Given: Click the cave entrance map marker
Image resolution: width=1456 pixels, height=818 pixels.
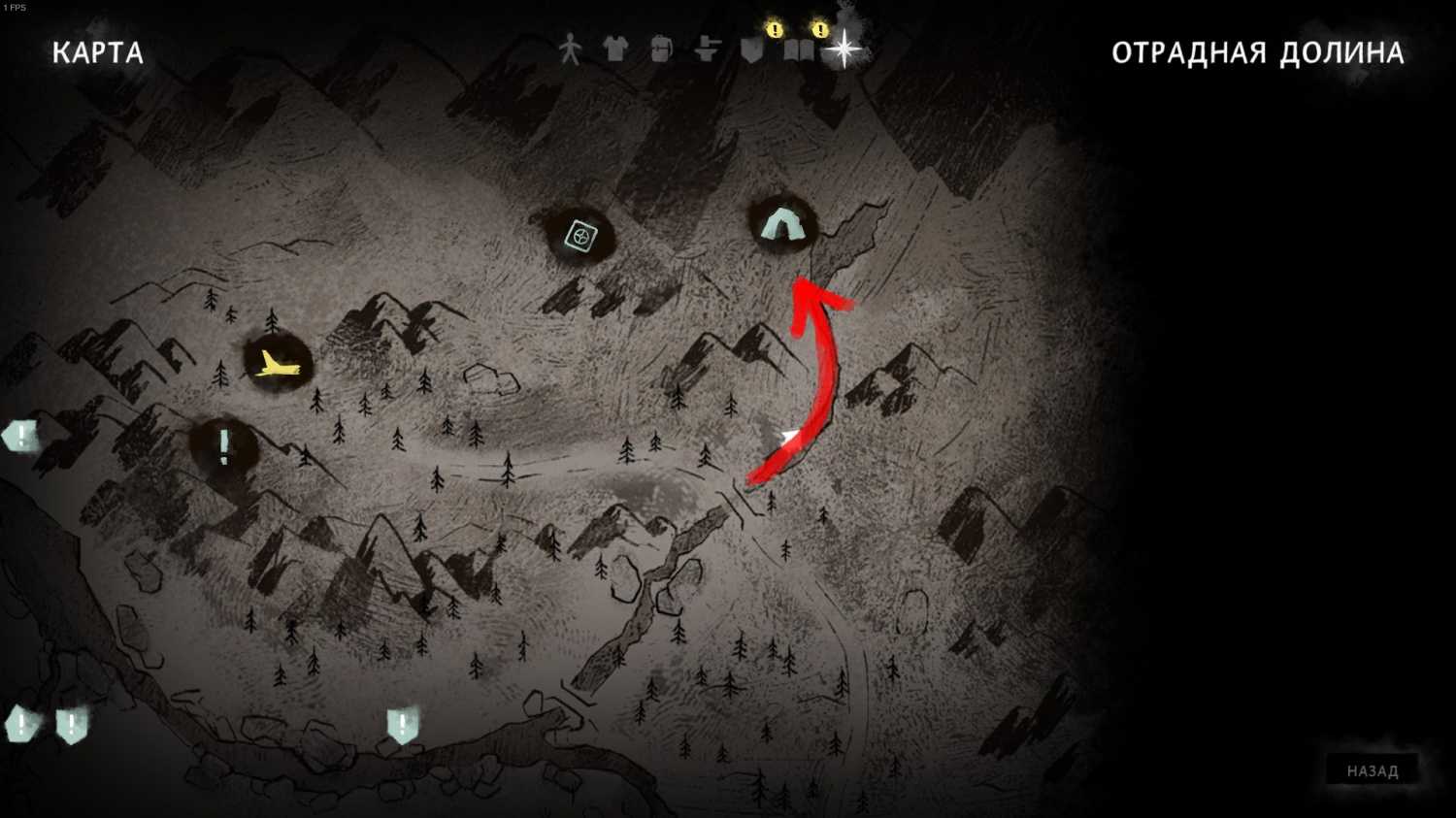Looking at the screenshot, I should click(781, 225).
